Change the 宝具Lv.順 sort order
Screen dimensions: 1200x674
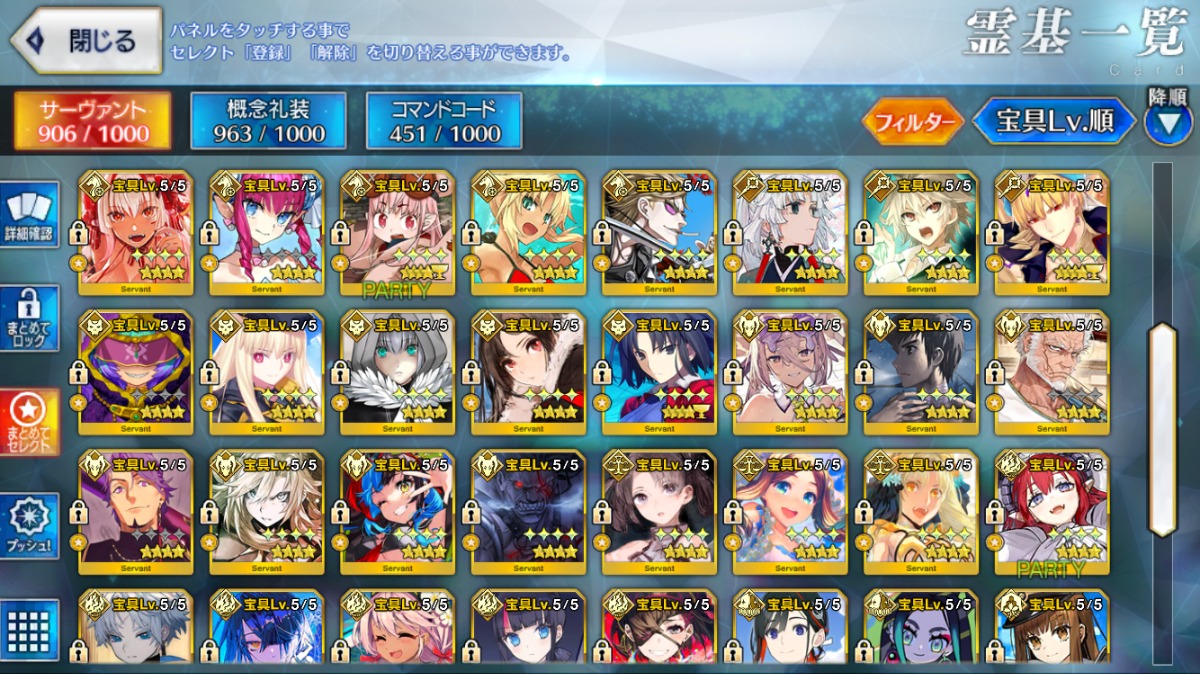[x=1054, y=122]
